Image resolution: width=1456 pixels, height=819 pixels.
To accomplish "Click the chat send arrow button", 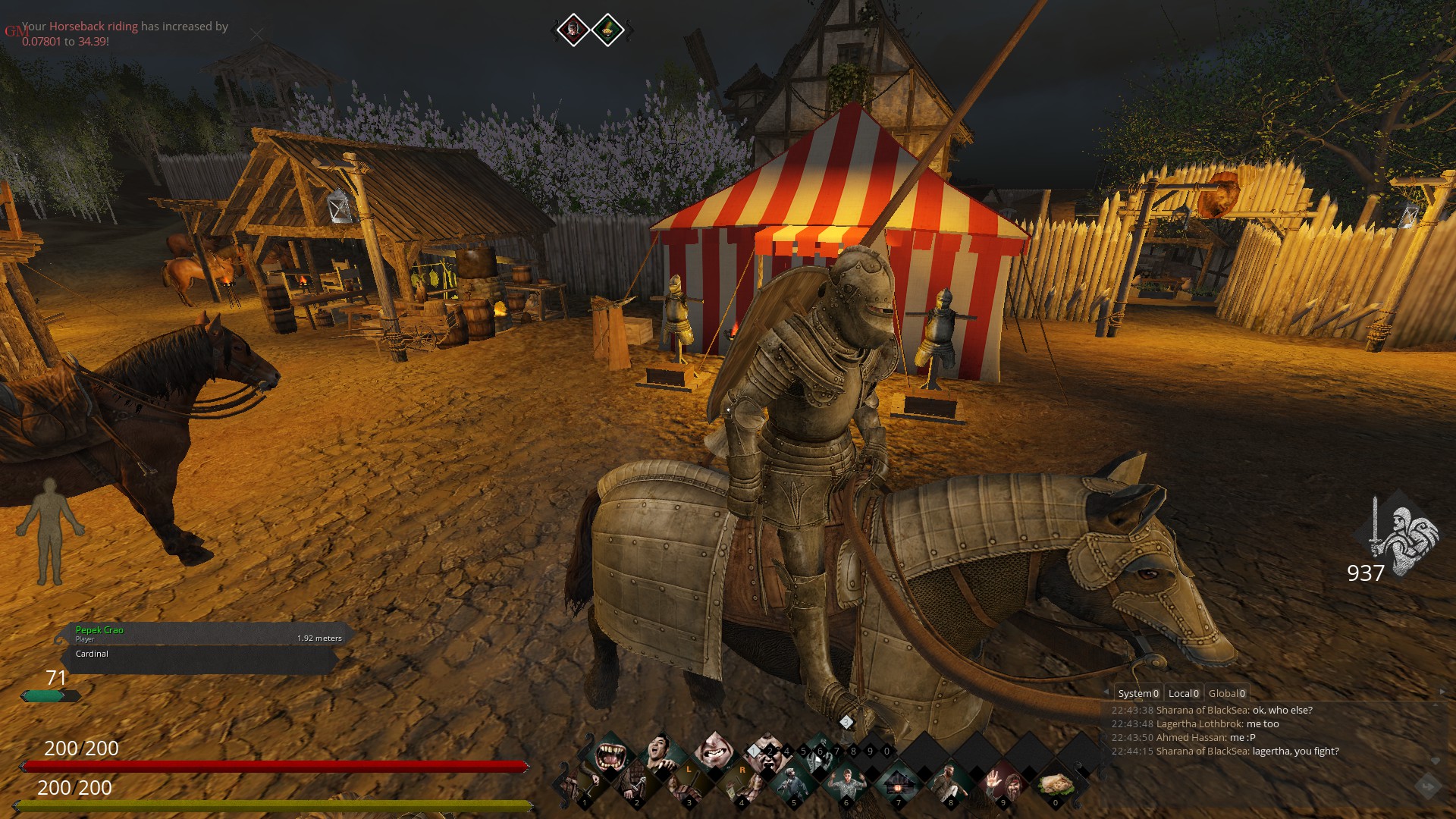I will coord(1426,786).
